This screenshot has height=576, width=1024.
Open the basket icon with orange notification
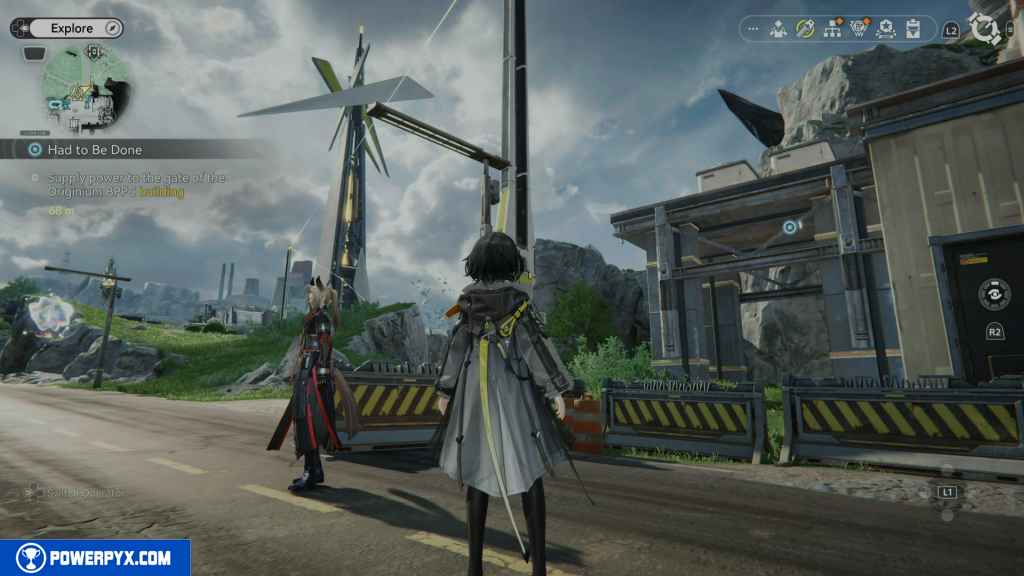click(x=859, y=29)
